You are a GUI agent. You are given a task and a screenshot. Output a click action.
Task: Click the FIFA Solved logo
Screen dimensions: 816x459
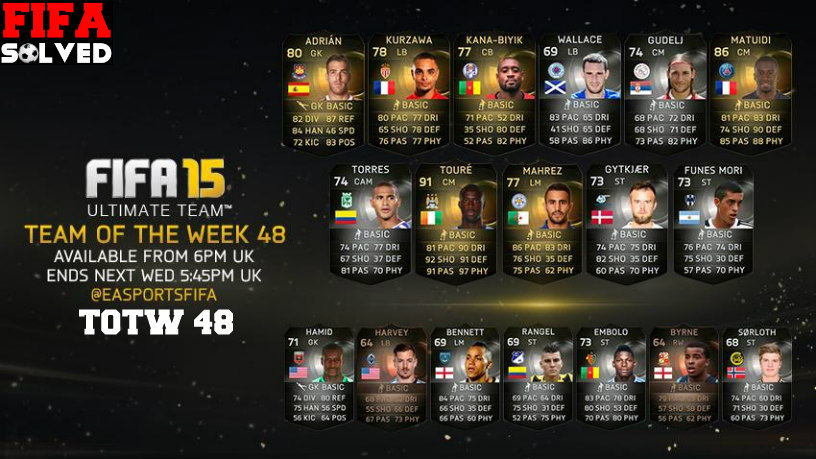point(55,33)
